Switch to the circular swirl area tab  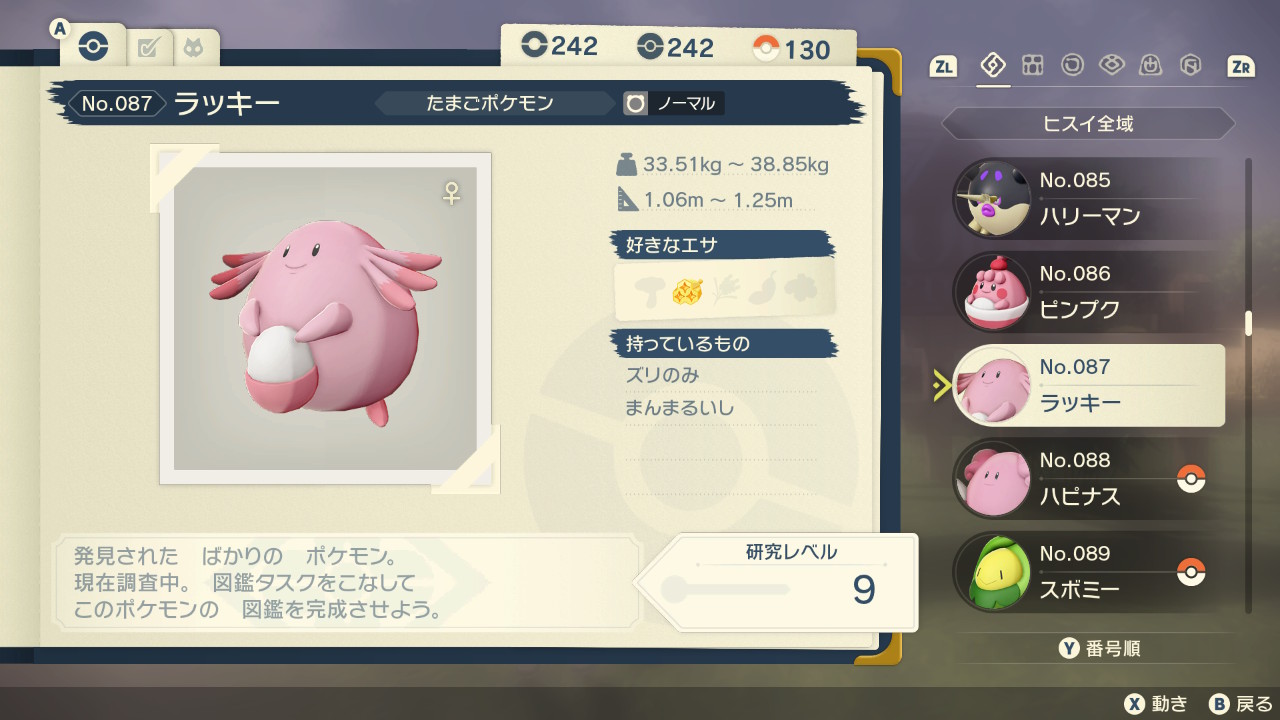coord(1072,66)
